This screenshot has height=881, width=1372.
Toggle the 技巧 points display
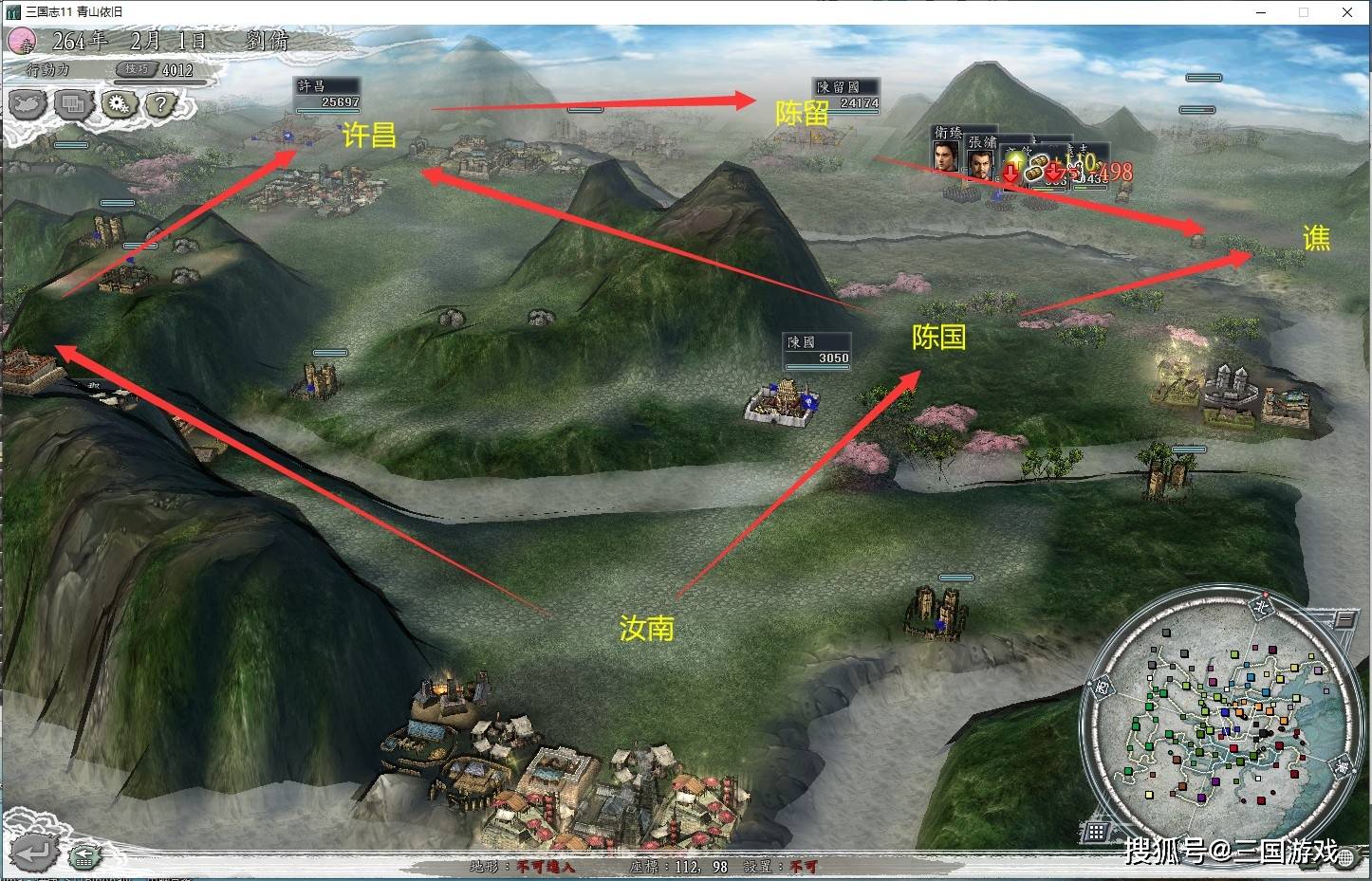(x=136, y=69)
